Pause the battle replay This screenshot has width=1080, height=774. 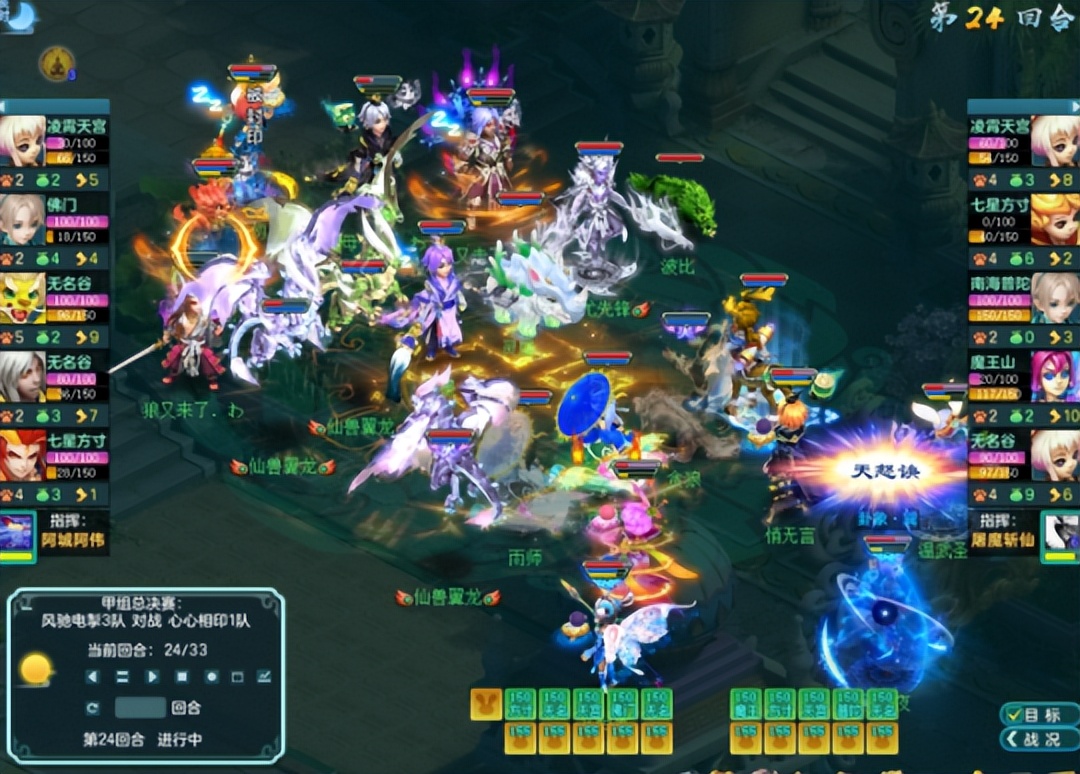(122, 677)
